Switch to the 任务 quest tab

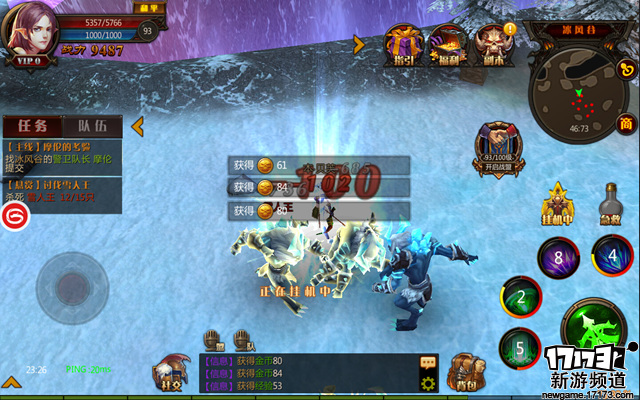(31, 127)
